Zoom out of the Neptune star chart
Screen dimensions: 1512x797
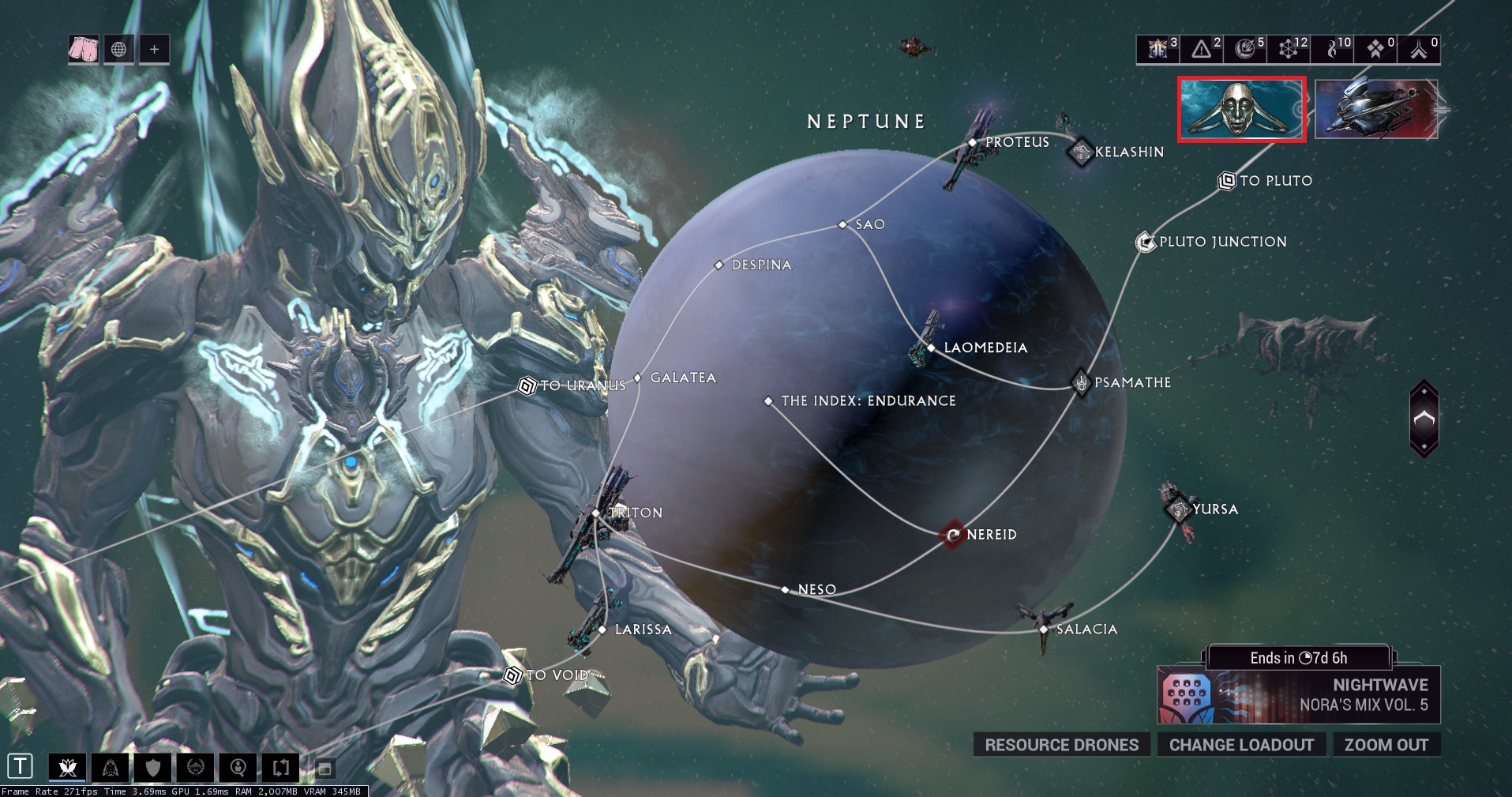click(x=1386, y=745)
